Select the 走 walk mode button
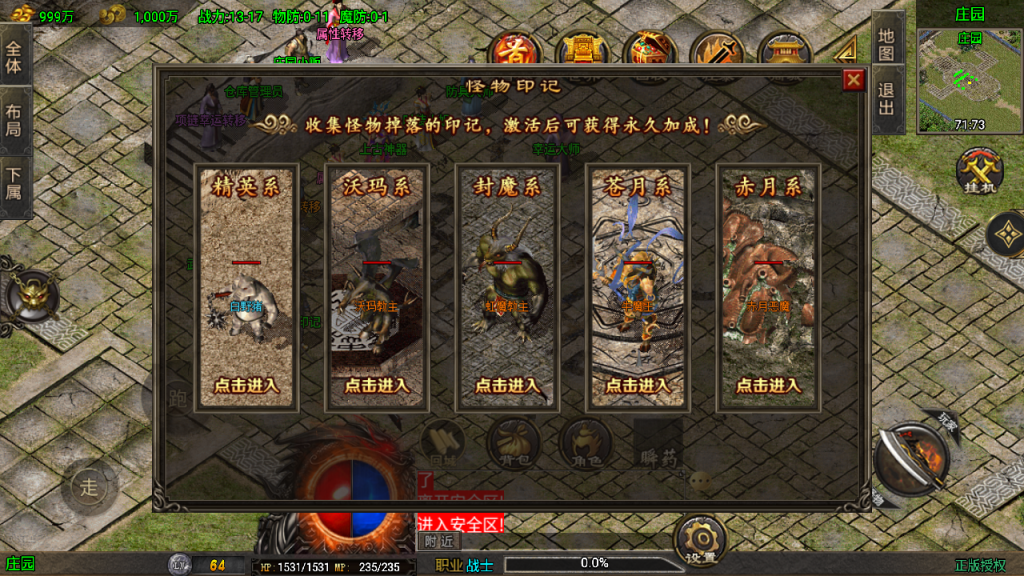1024x576 pixels. tap(90, 488)
